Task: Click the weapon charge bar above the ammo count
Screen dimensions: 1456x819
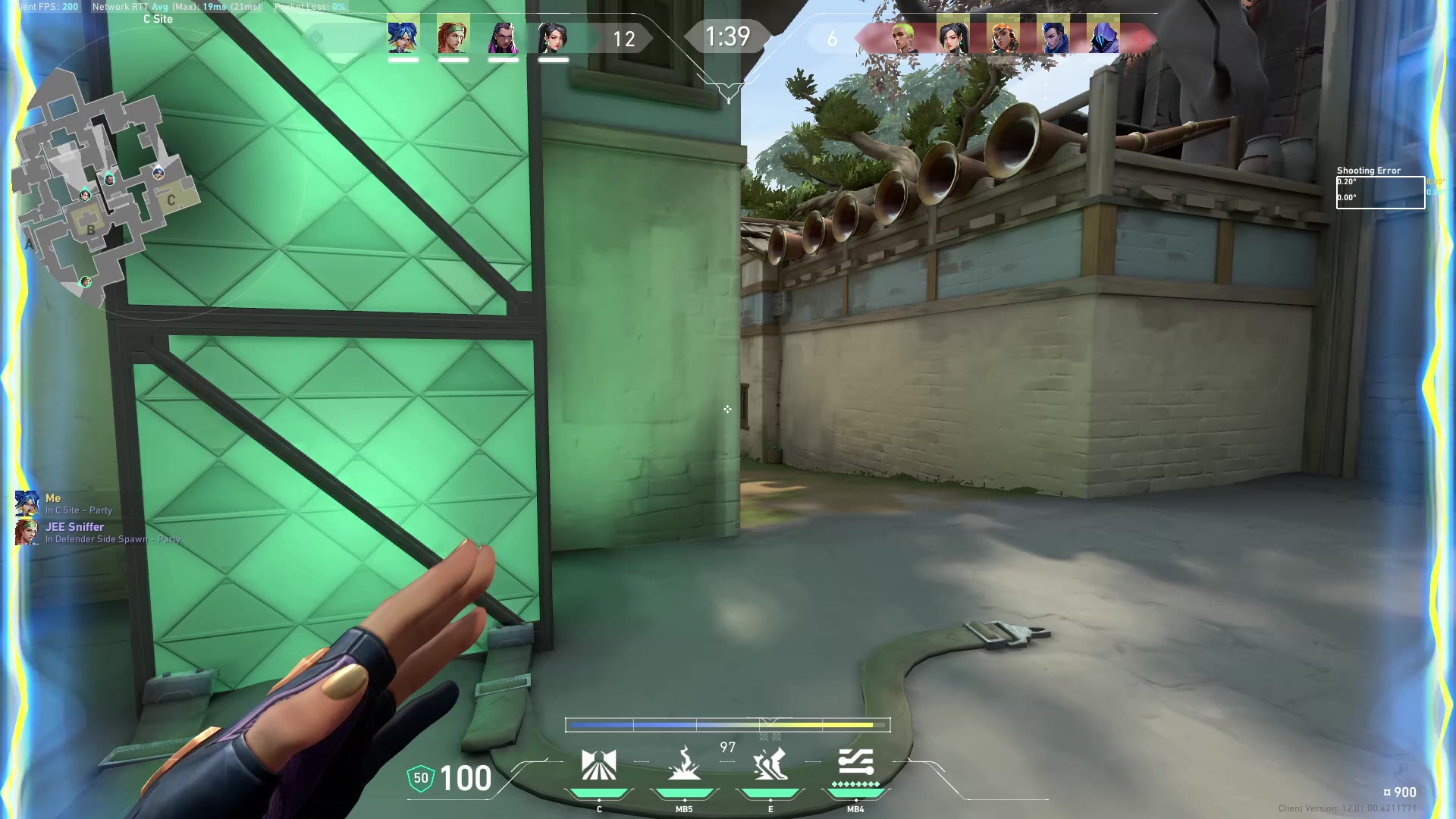Action: click(x=728, y=725)
